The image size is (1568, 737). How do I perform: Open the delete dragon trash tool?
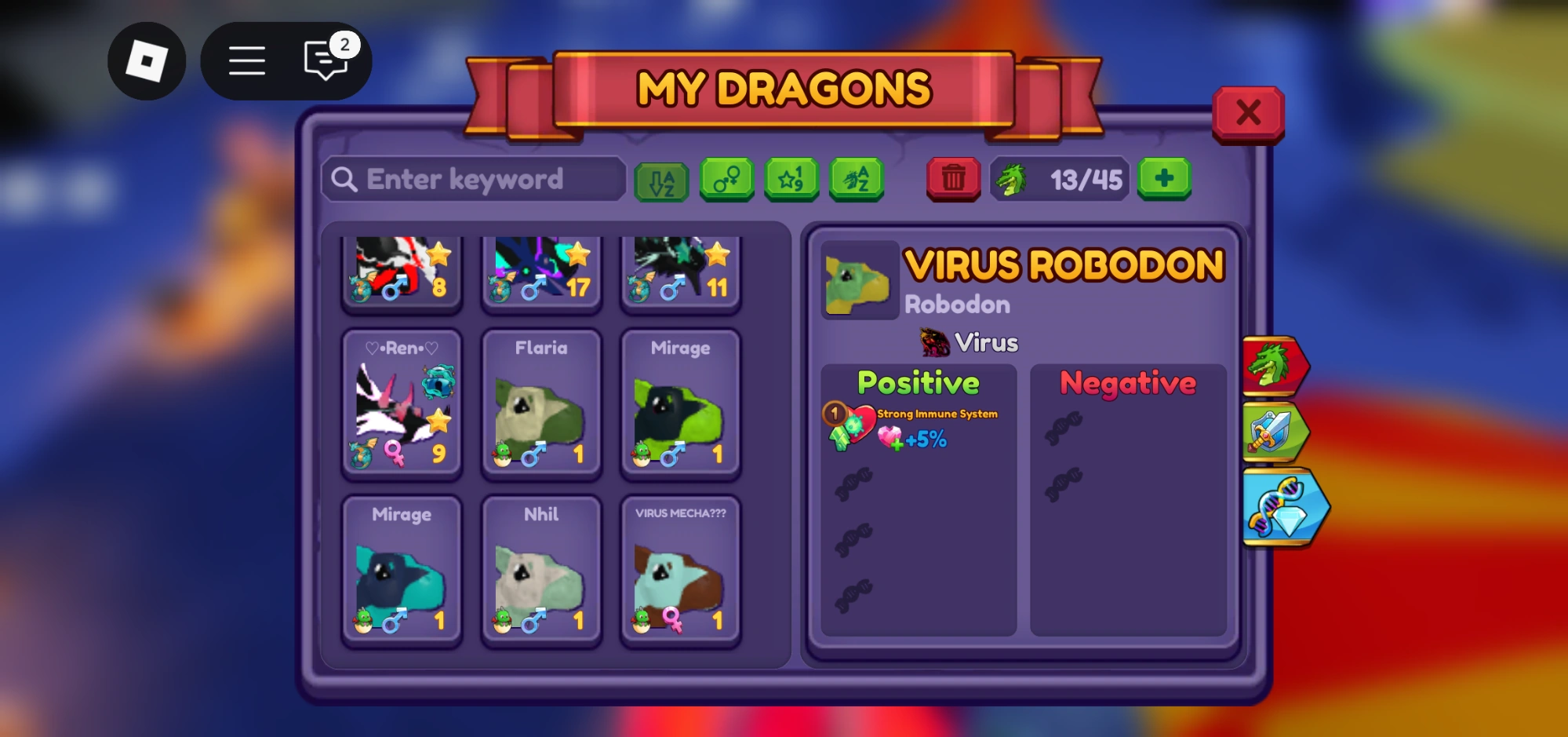[952, 179]
